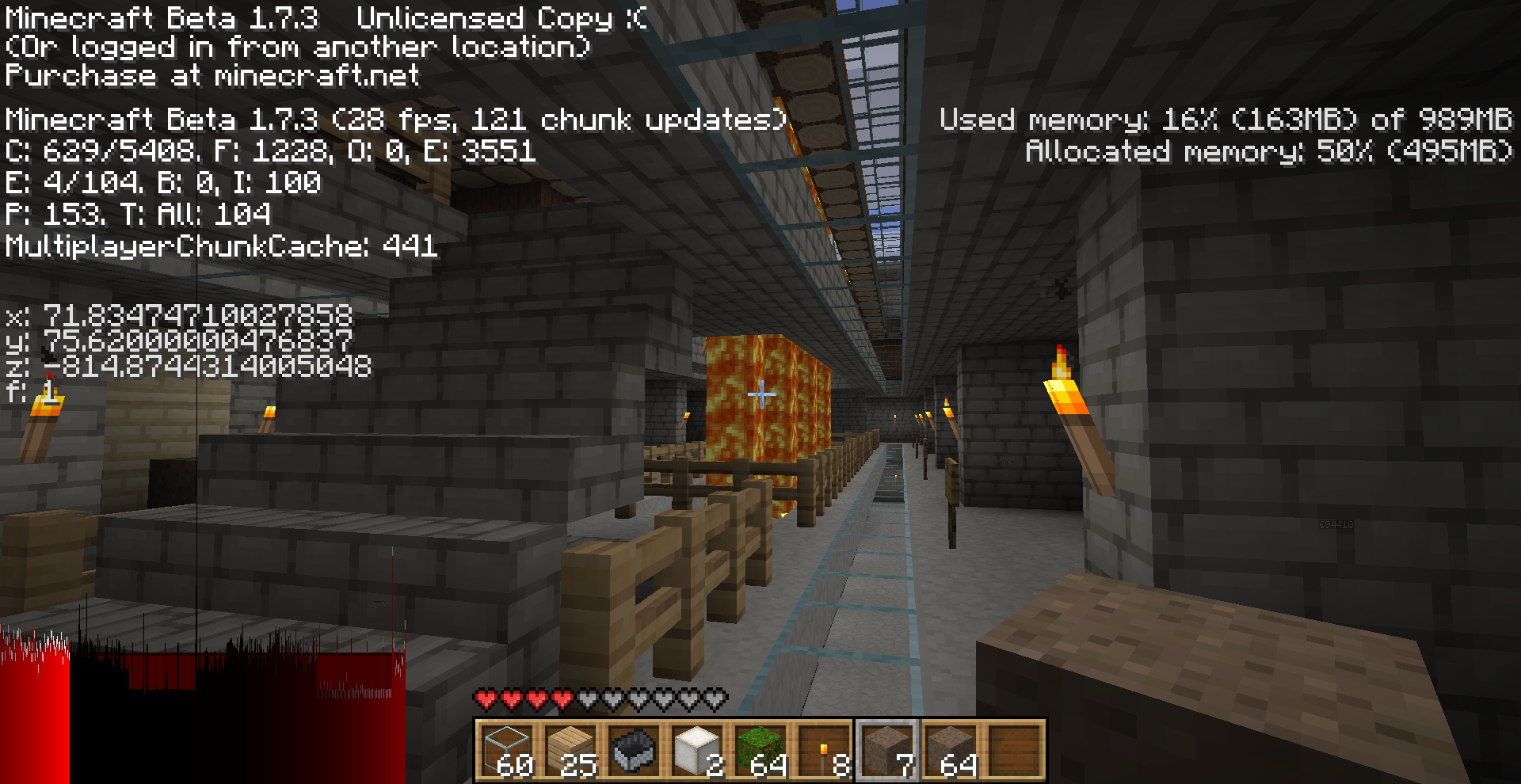This screenshot has width=1521, height=784.
Task: Select the wooden planks hotbar slot
Action: click(x=570, y=750)
